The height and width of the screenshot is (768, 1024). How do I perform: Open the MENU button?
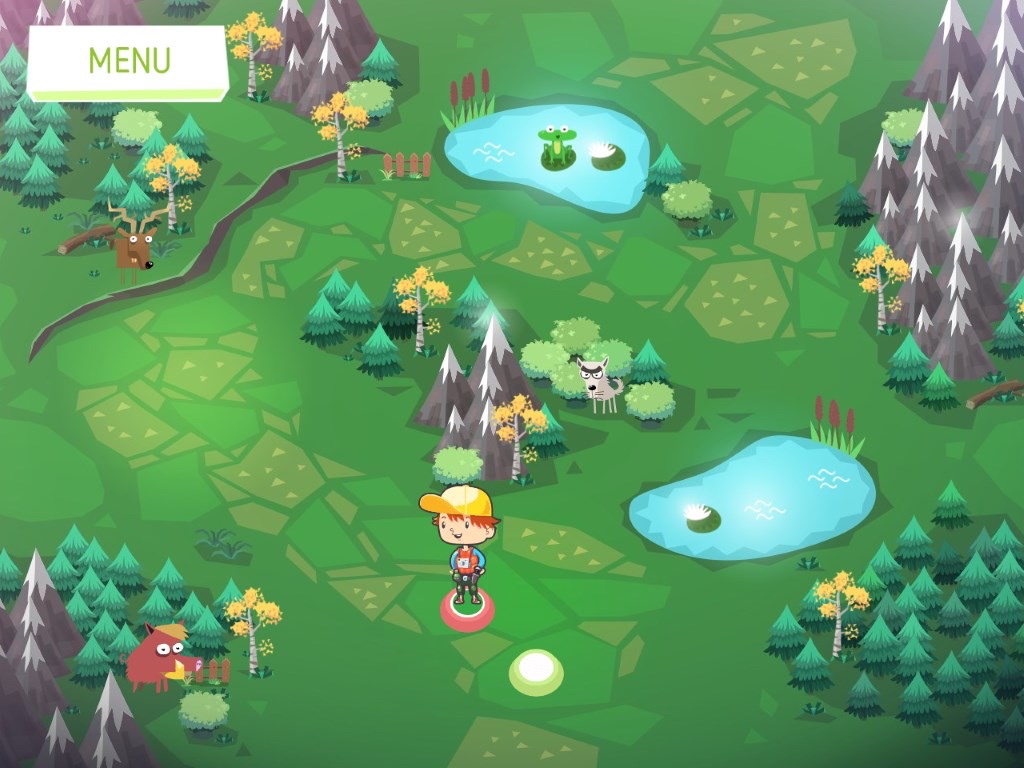point(129,61)
